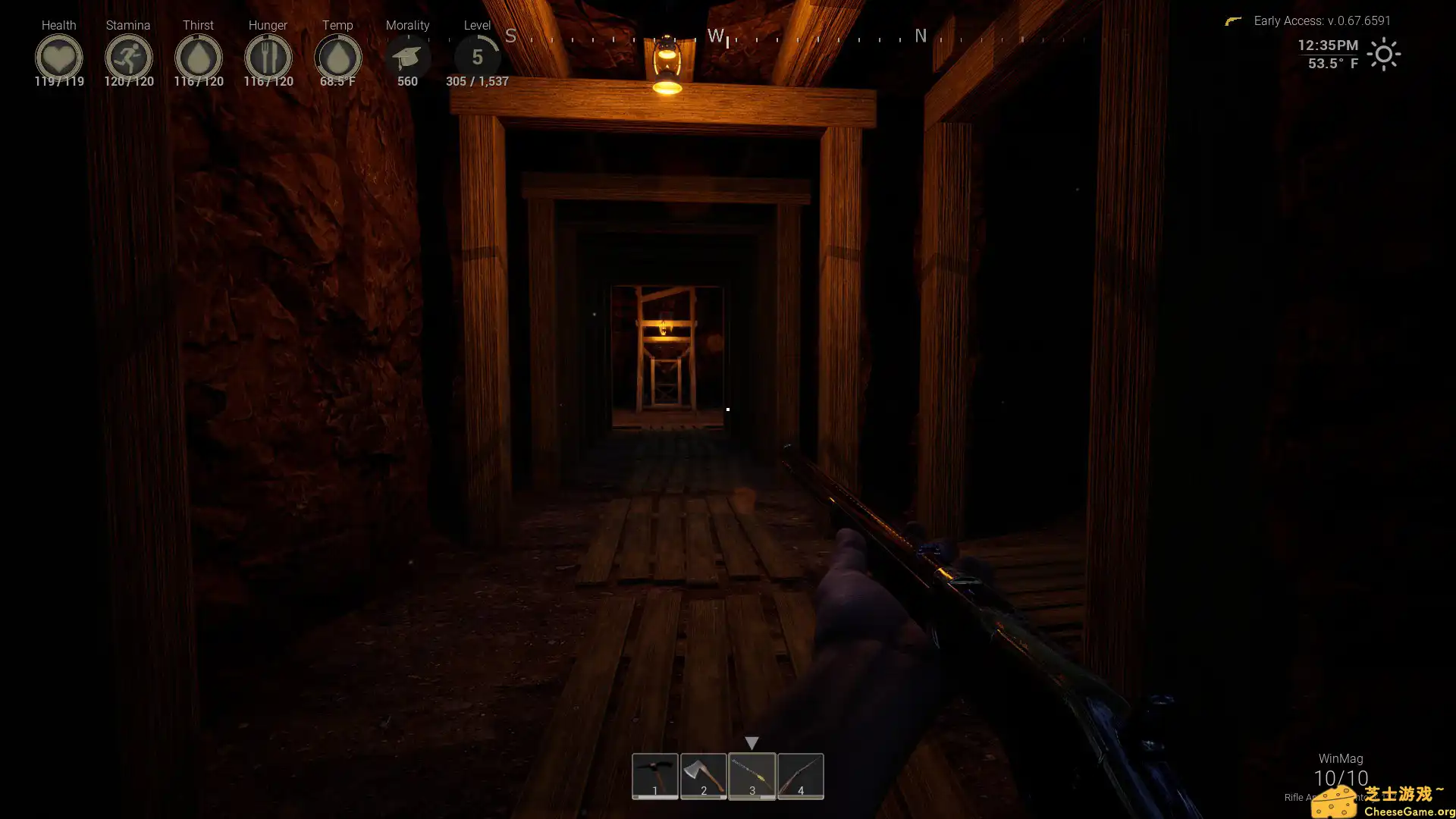Click the Early Access version text

pyautogui.click(x=1322, y=20)
